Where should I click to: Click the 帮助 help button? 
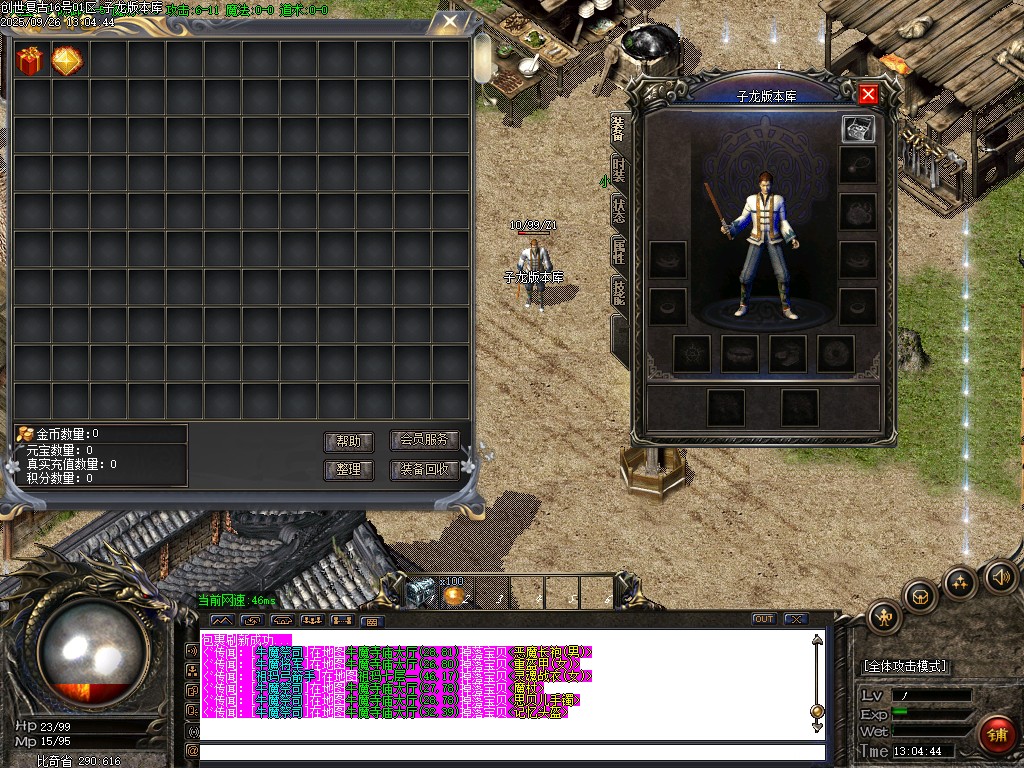[348, 442]
